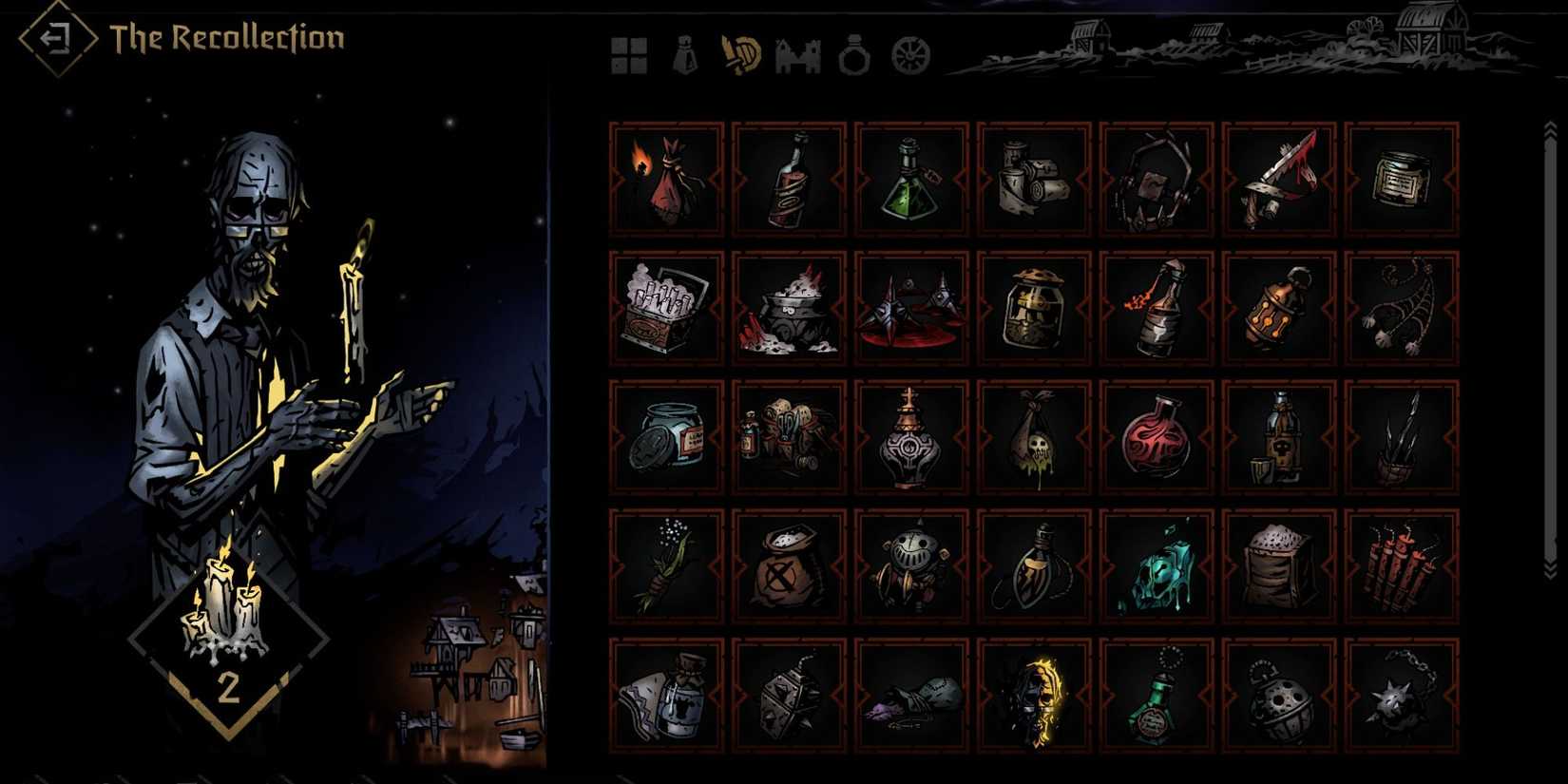This screenshot has width=1568, height=784.
Task: Click the bundle of medicinal herbs icon
Action: [665, 570]
